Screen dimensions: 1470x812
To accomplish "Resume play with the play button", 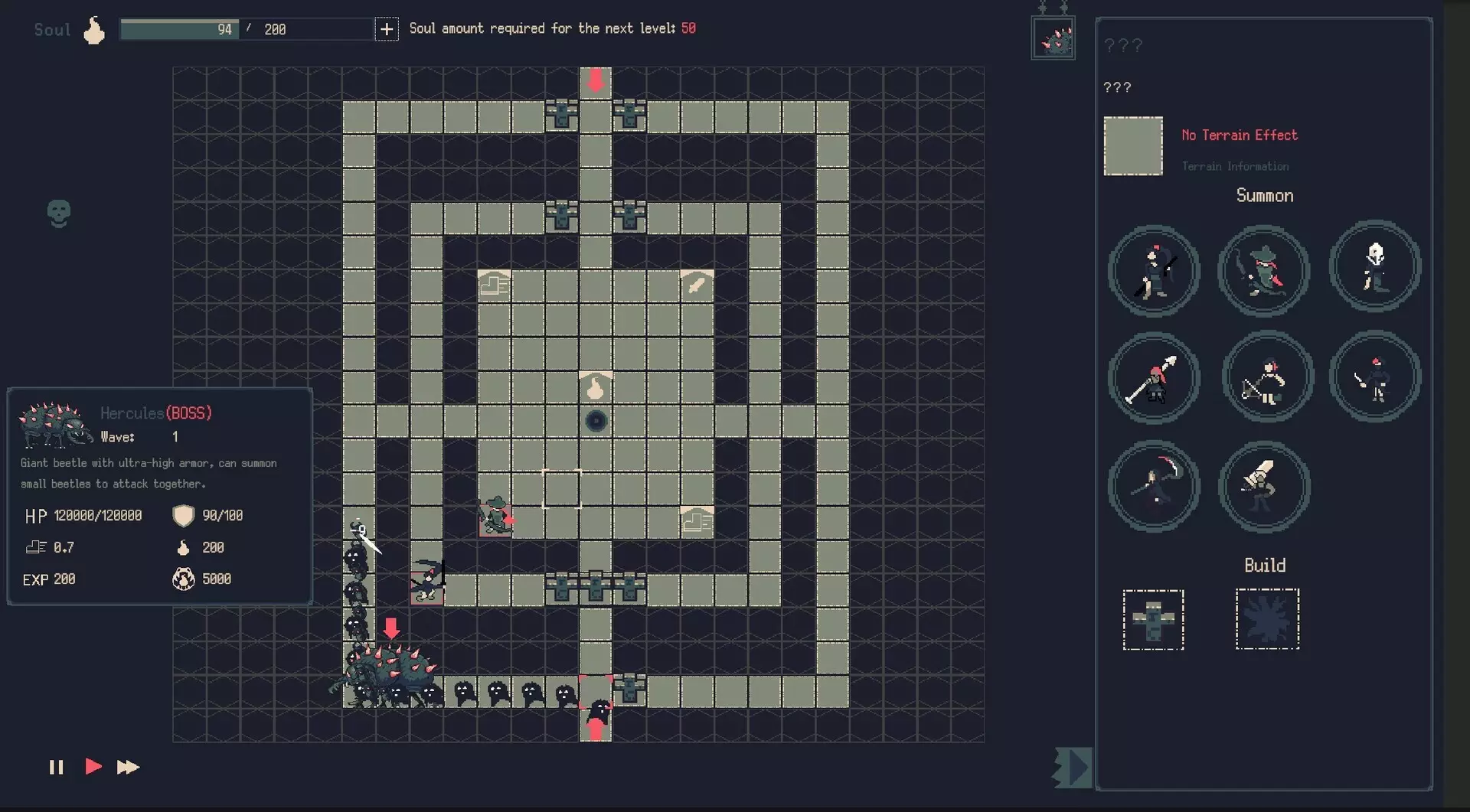I will pos(92,768).
